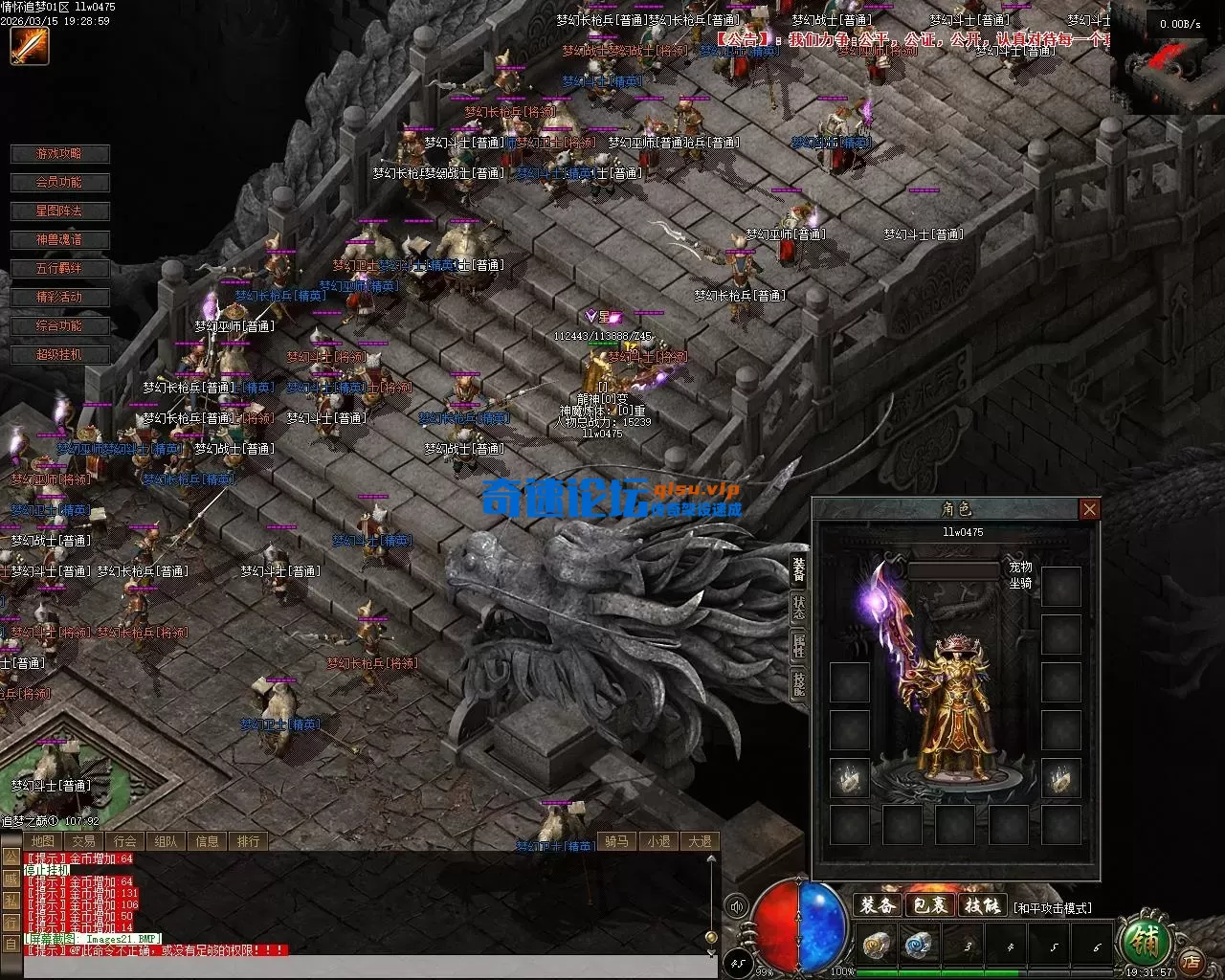Show the 排行 rankings
This screenshot has height=980, width=1225.
[x=248, y=841]
